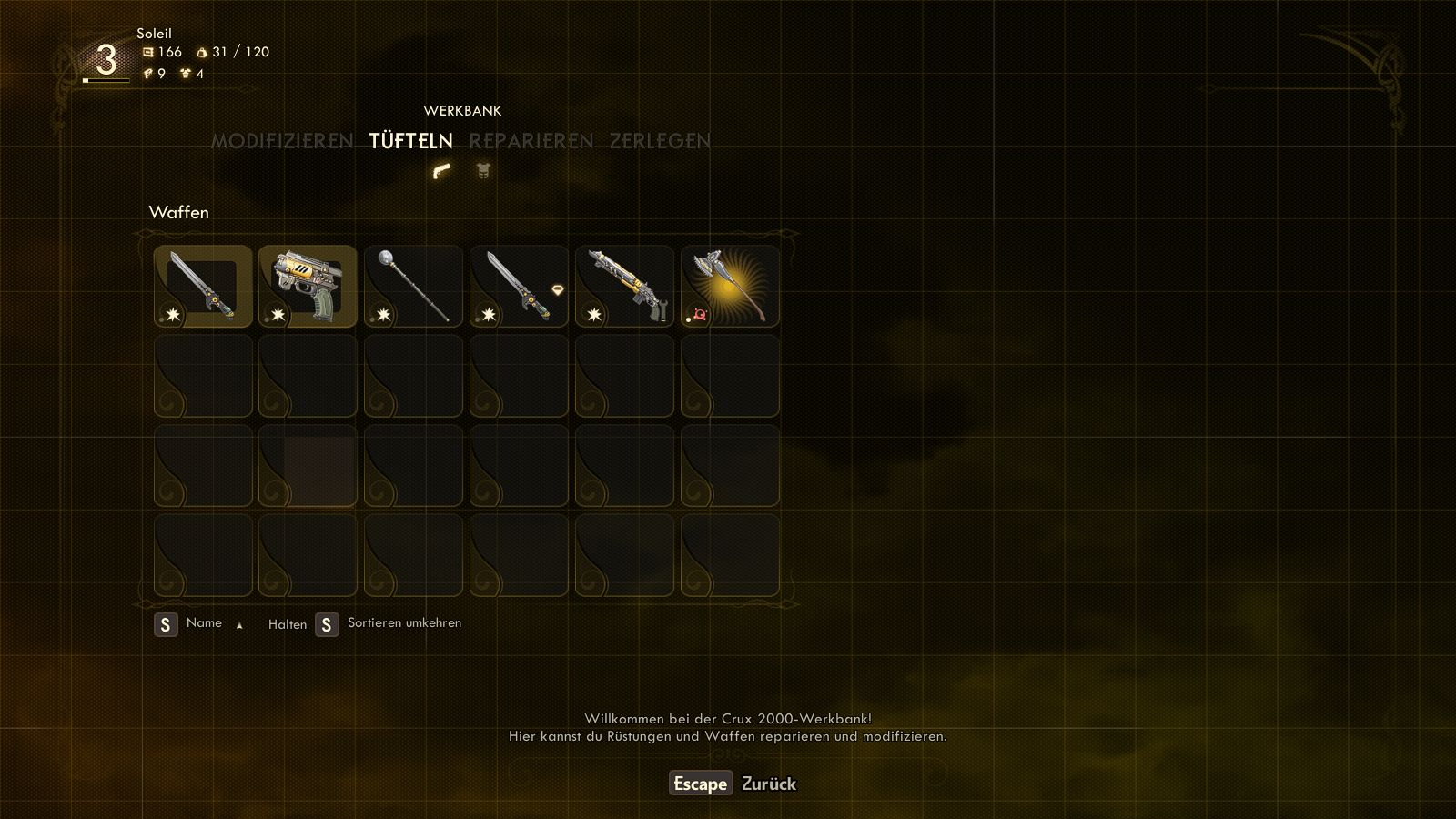This screenshot has width=1456, height=819.
Task: Select the glowing axe weapon in the last slot
Action: [730, 285]
